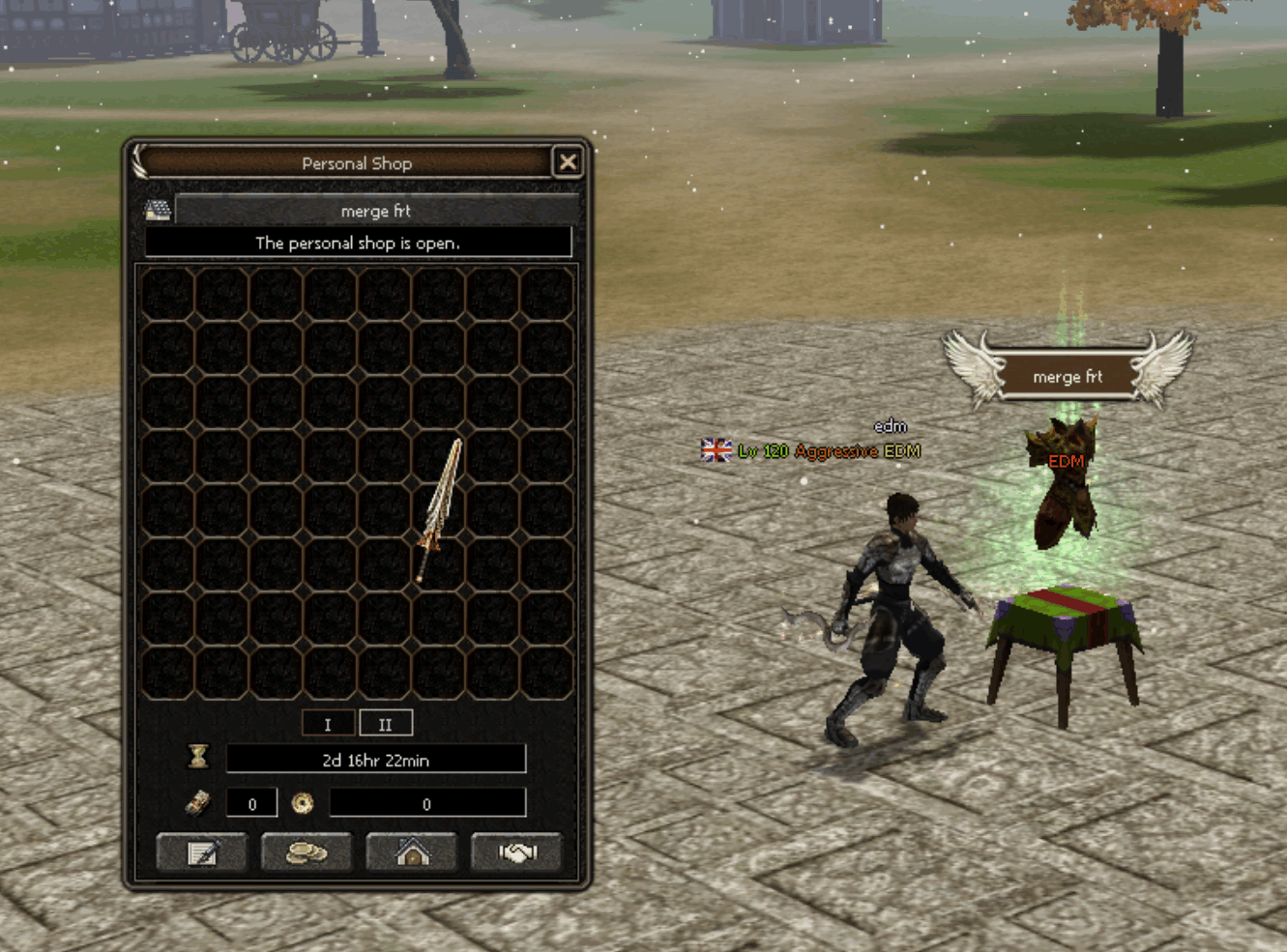Click the shop name field 'merge frt'

tap(376, 211)
